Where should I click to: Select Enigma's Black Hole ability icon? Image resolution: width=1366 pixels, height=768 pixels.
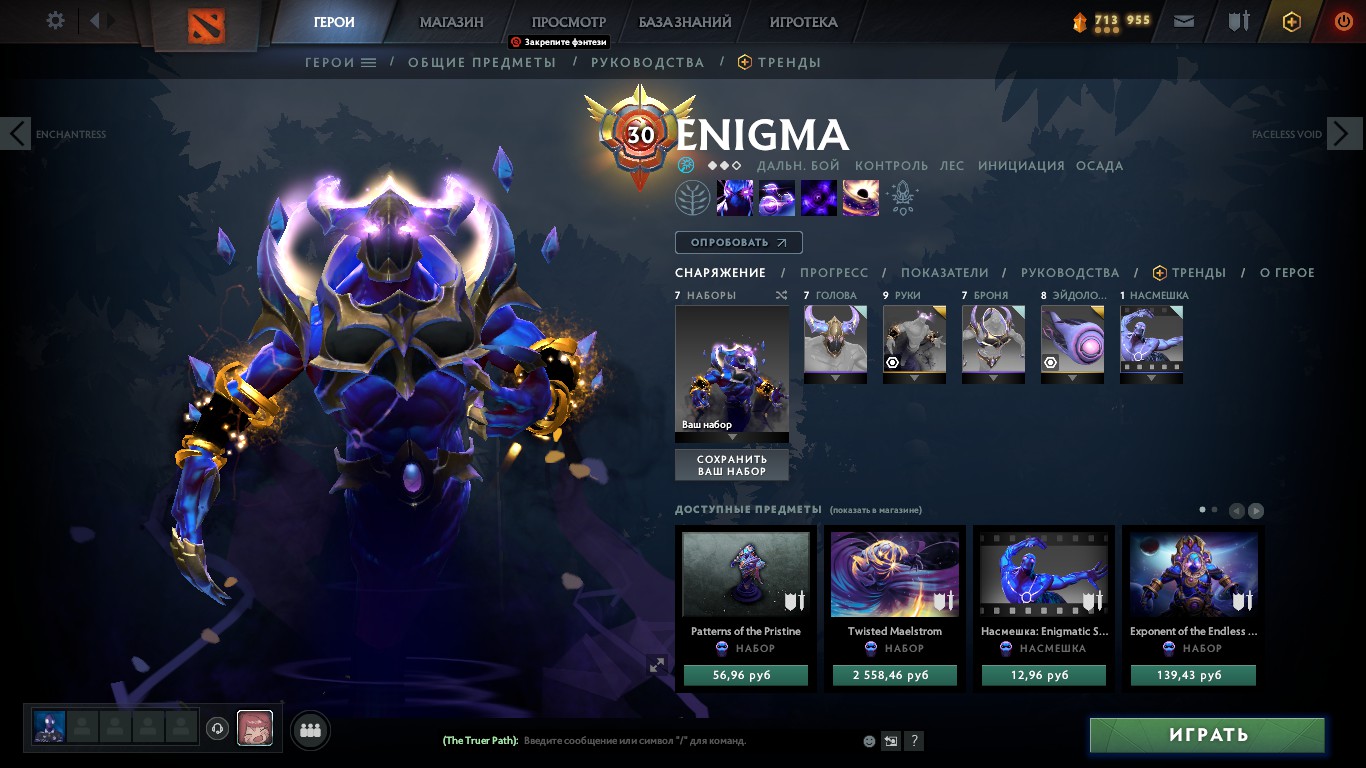click(x=860, y=197)
